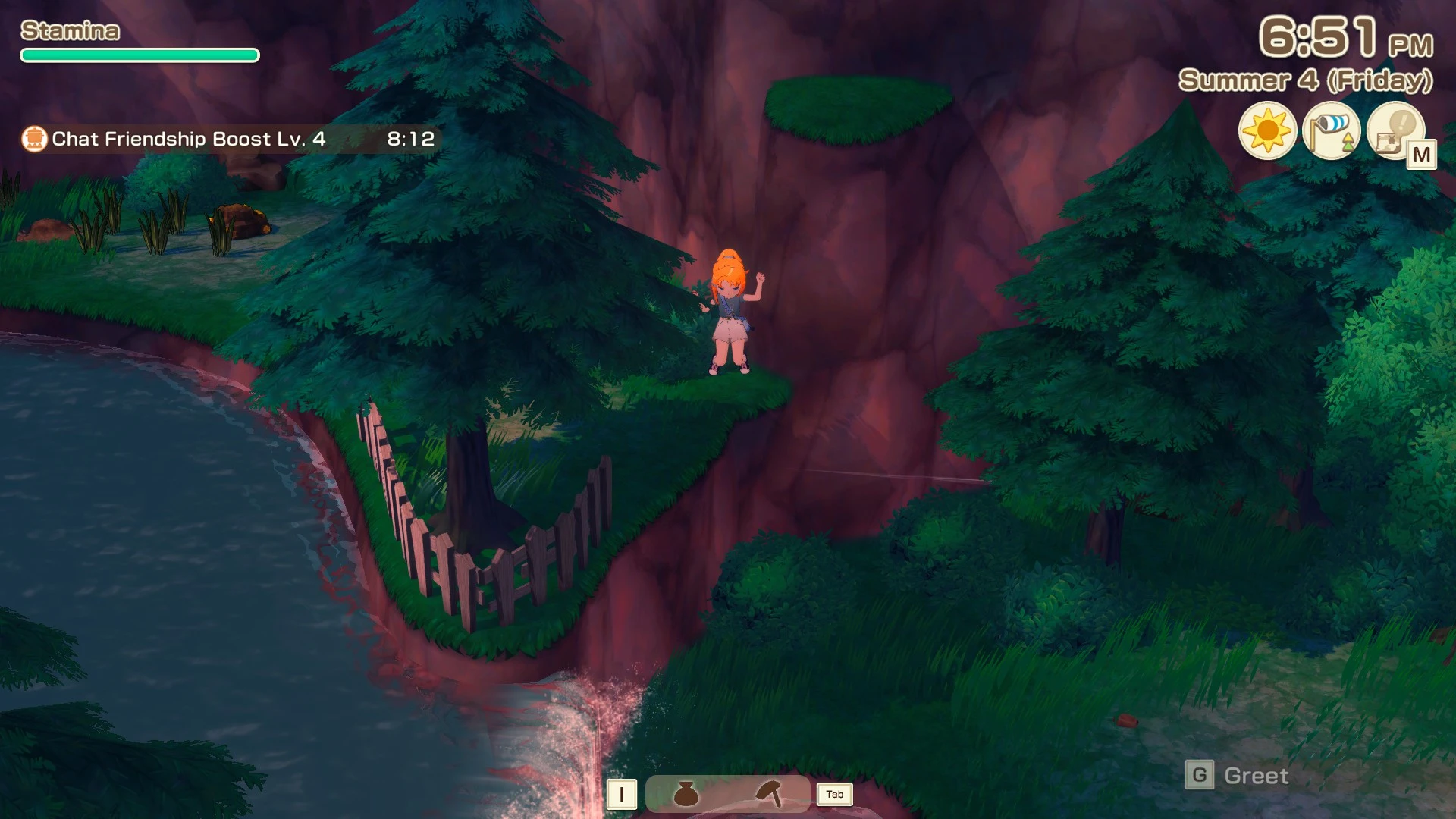Select the hammer tool in the hotbar
Viewport: 1456px width, 819px height.
tap(768, 794)
